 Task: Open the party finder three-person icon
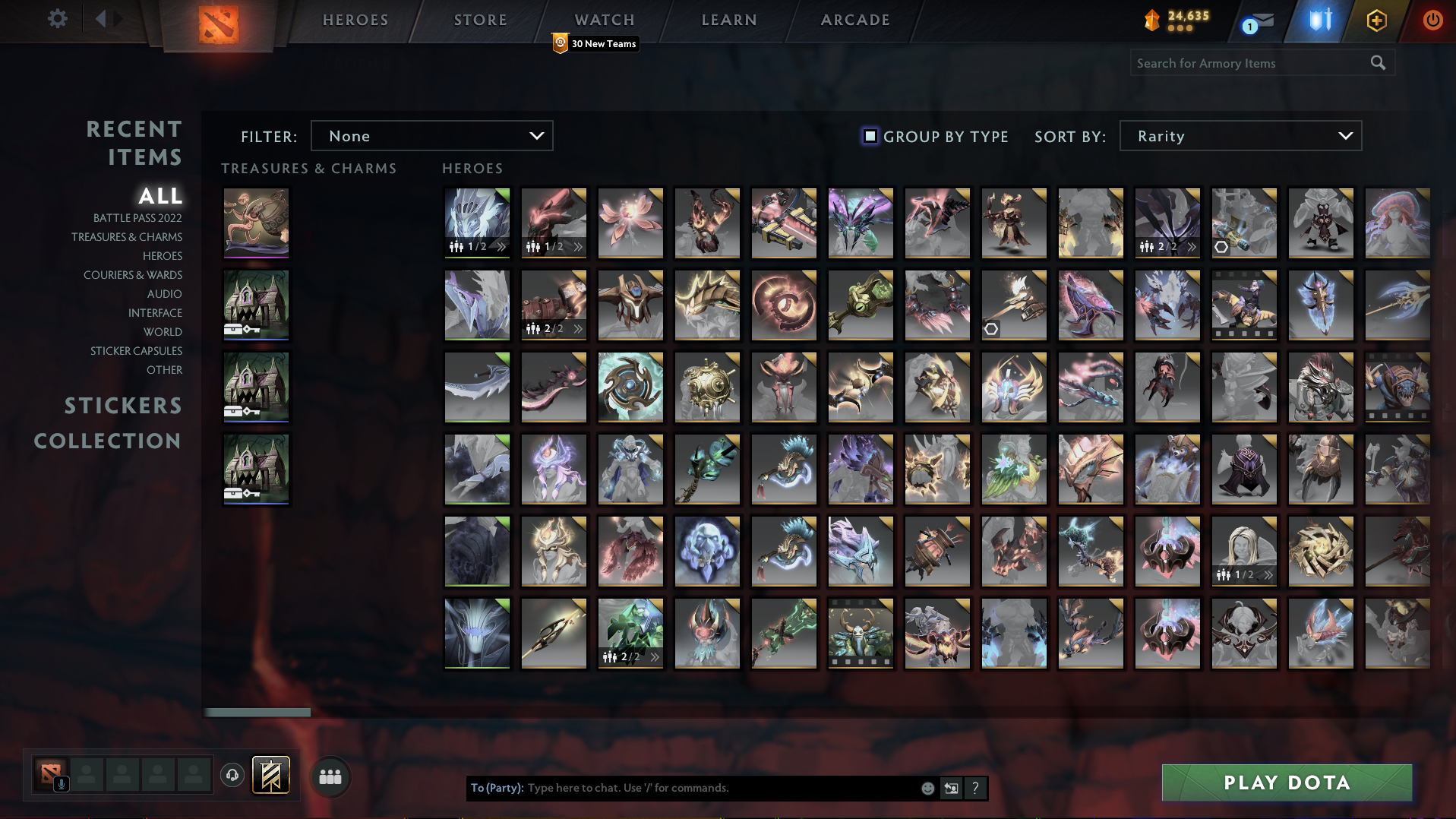329,776
